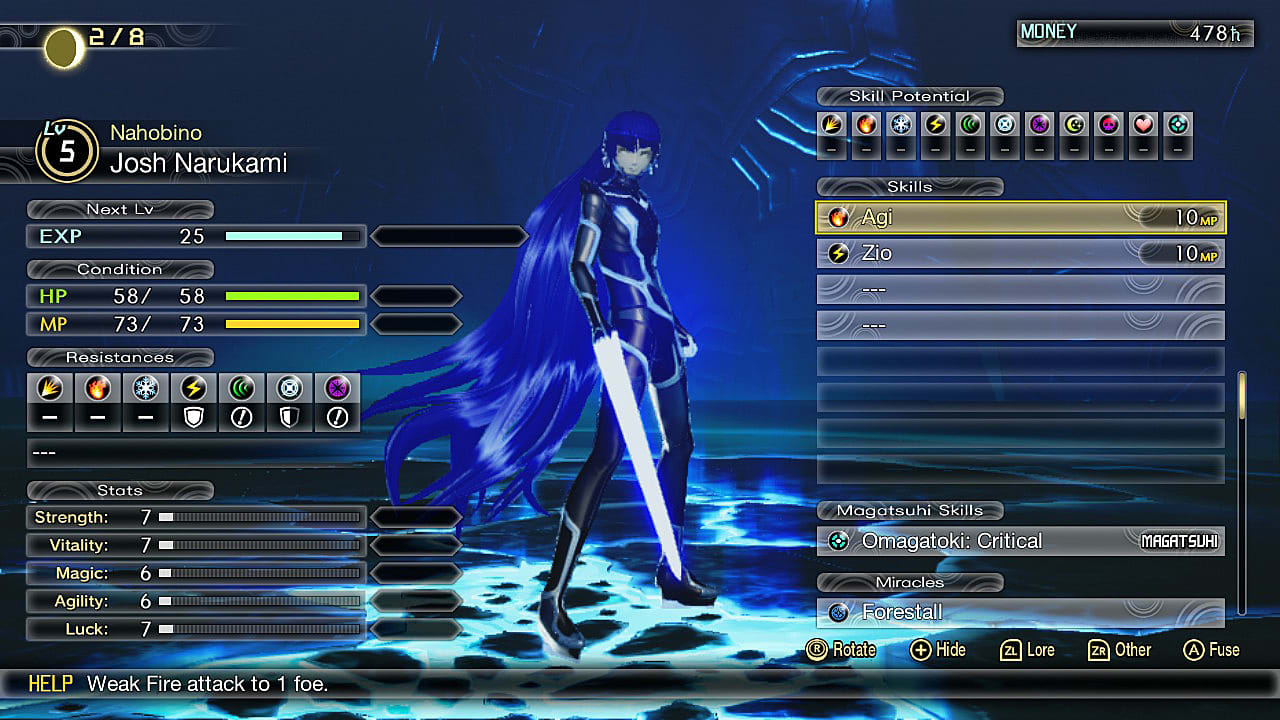Viewport: 1280px width, 720px height.
Task: Click the Magic stat row
Action: coord(196,573)
